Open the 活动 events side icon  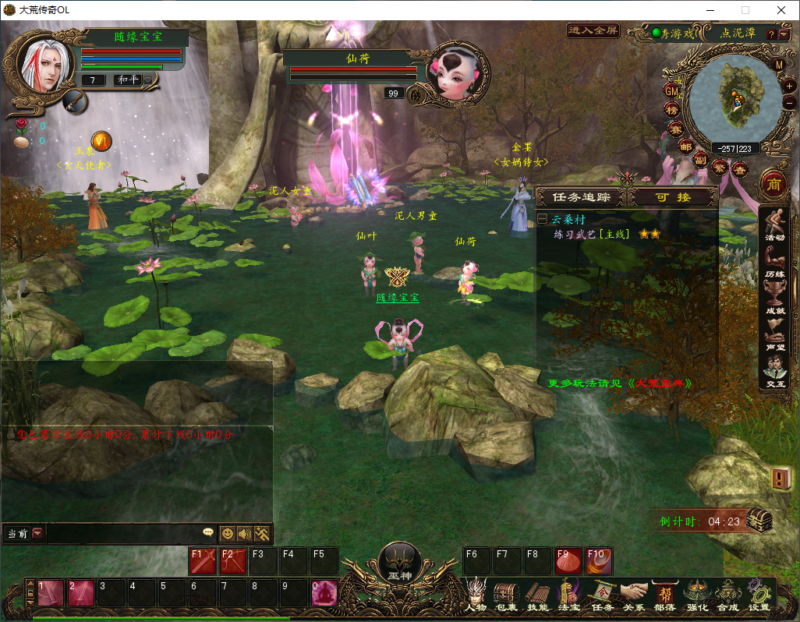click(x=773, y=226)
